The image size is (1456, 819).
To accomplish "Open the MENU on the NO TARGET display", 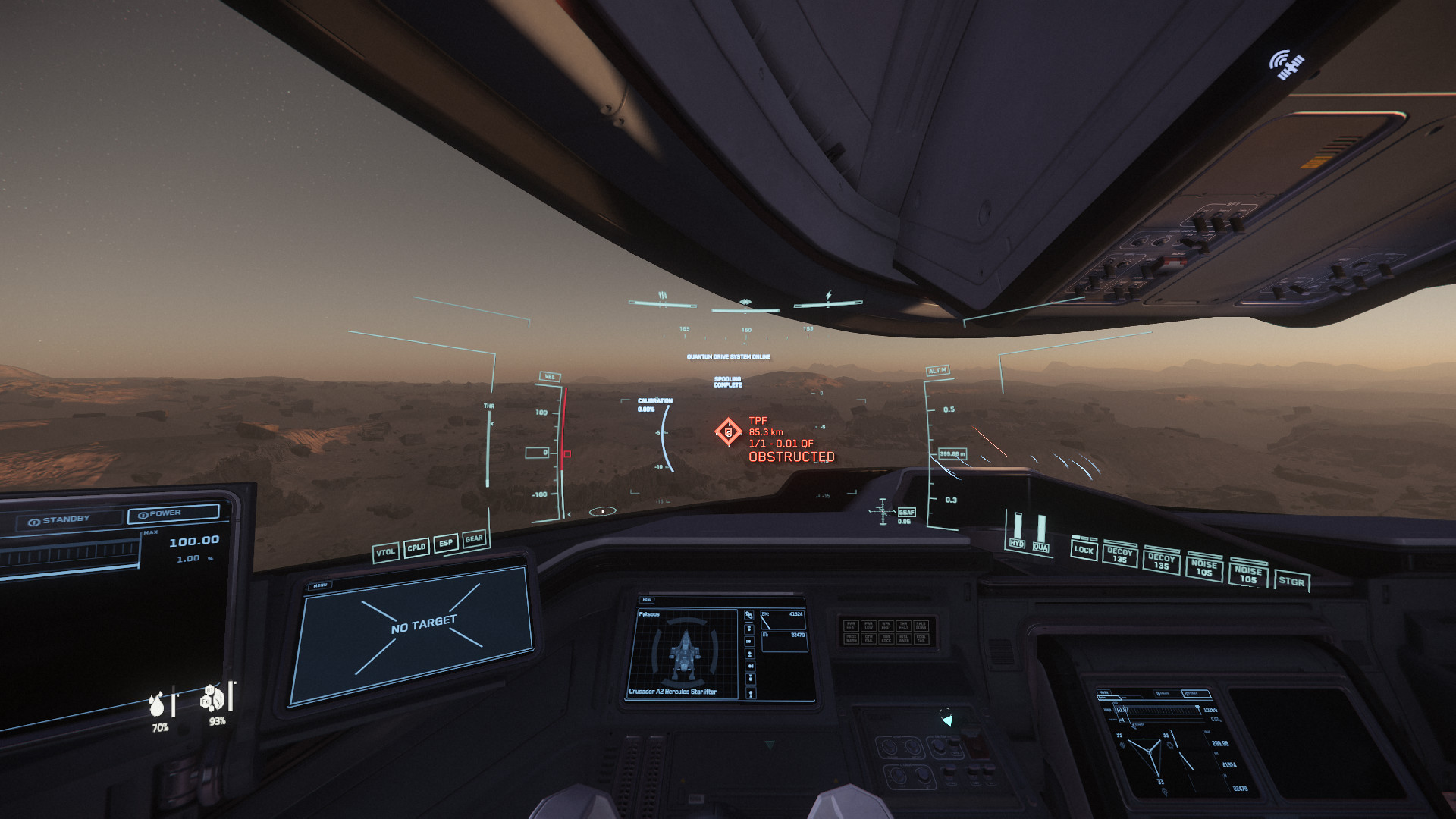I will tap(320, 585).
